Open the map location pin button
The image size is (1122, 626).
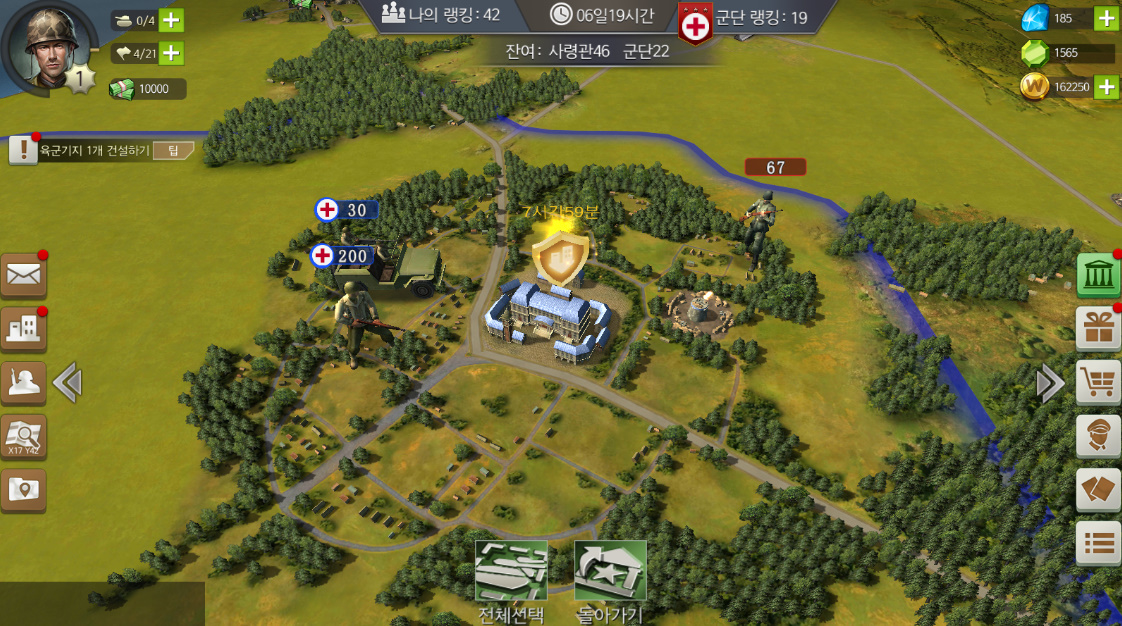pos(23,489)
